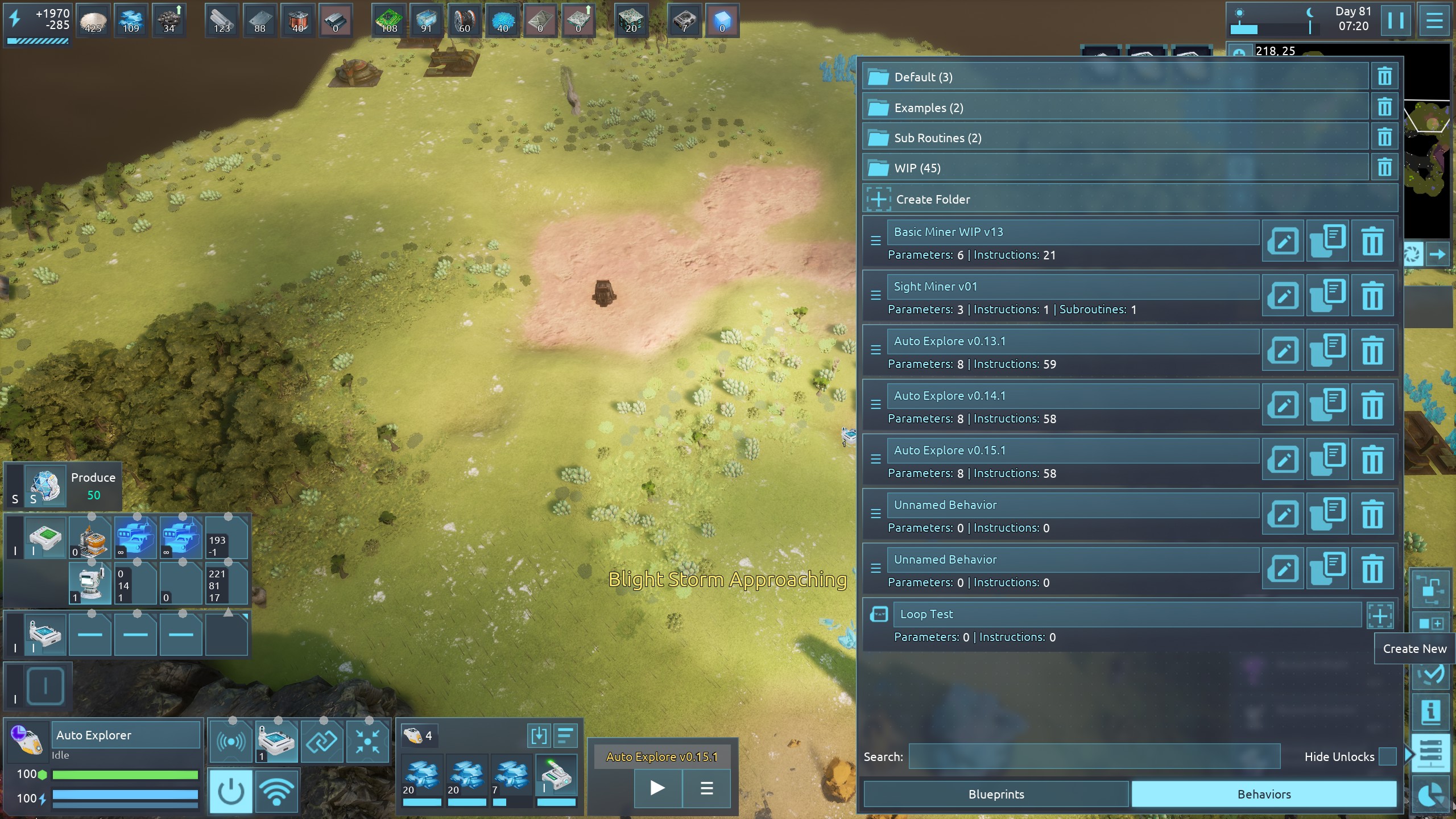This screenshot has height=819, width=1456.
Task: Tick the Hide Unlocks checkbox
Action: (1387, 757)
